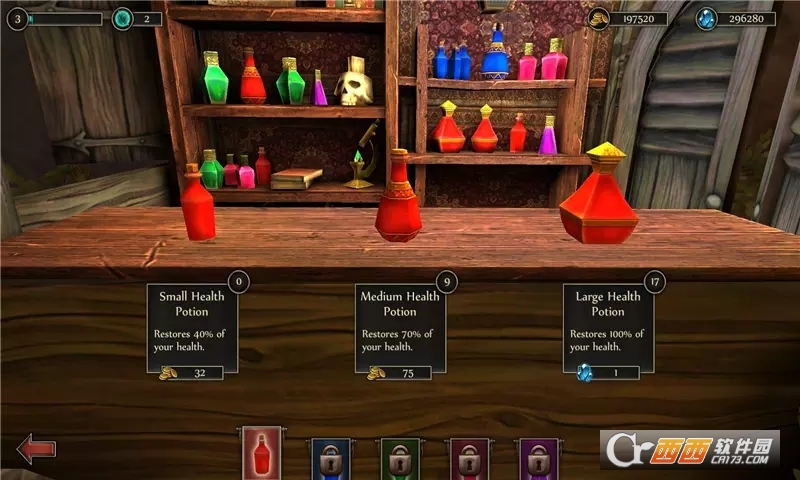Go back with the red arrow
Image resolution: width=800 pixels, height=480 pixels.
[36, 447]
